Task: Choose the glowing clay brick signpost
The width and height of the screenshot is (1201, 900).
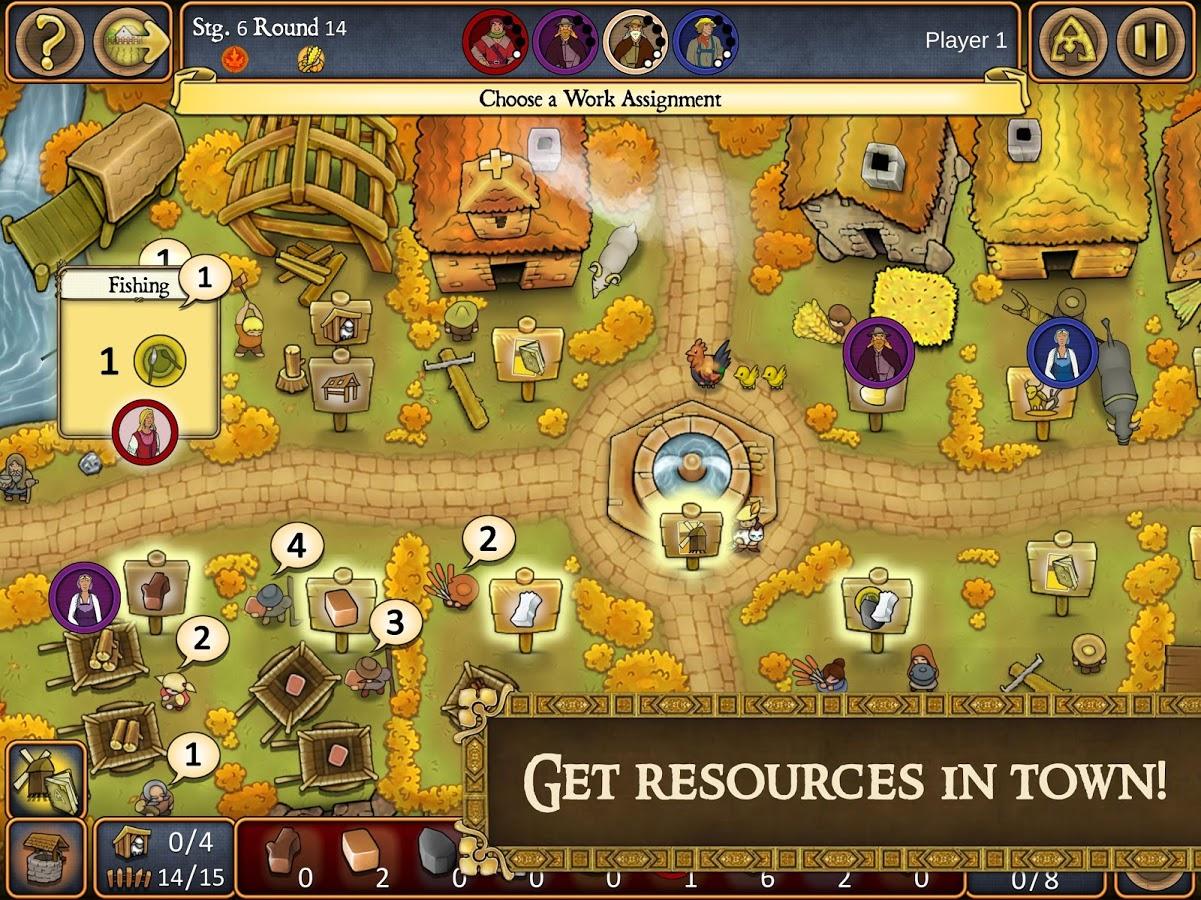Action: point(341,603)
